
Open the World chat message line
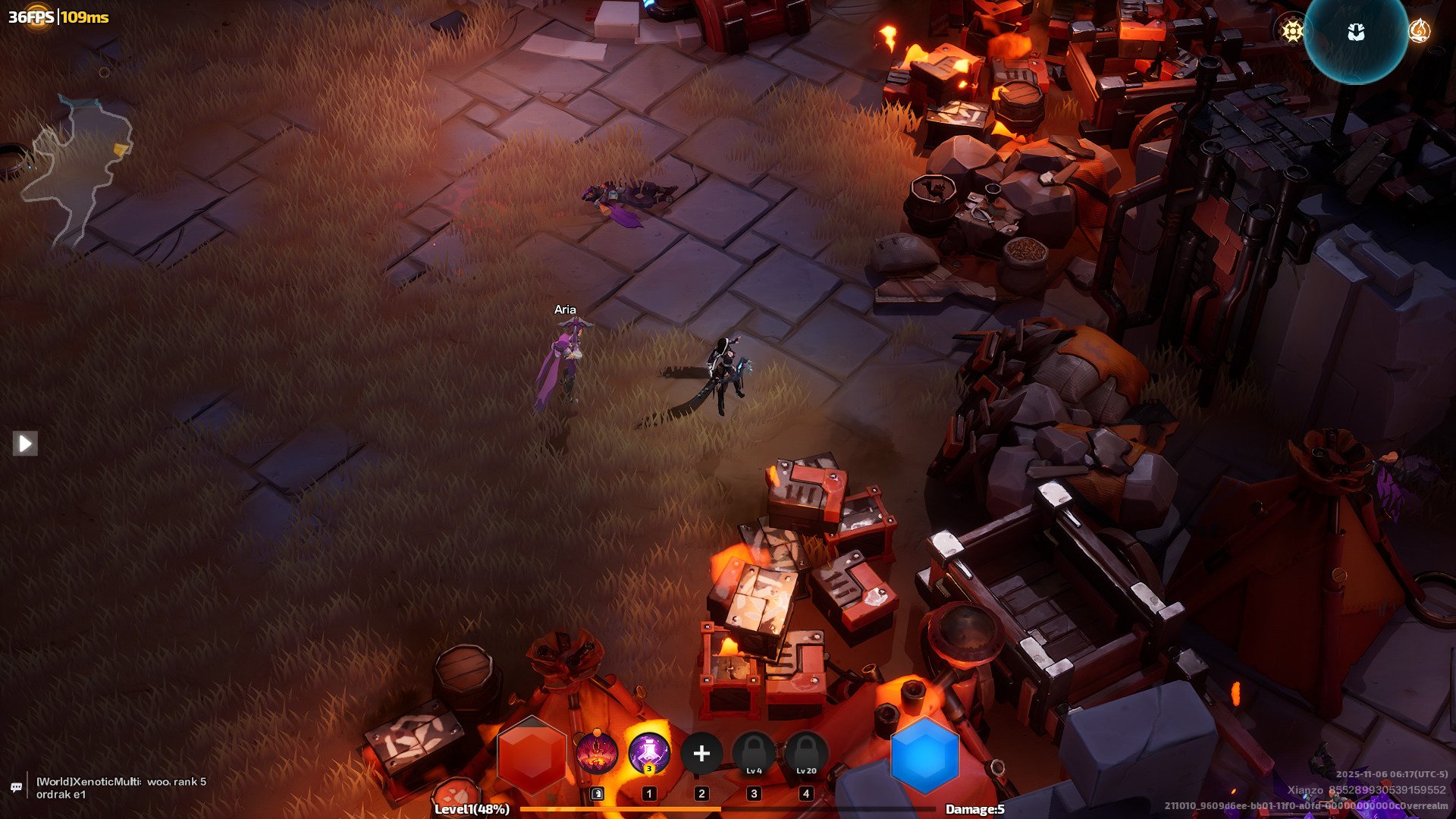(x=121, y=787)
